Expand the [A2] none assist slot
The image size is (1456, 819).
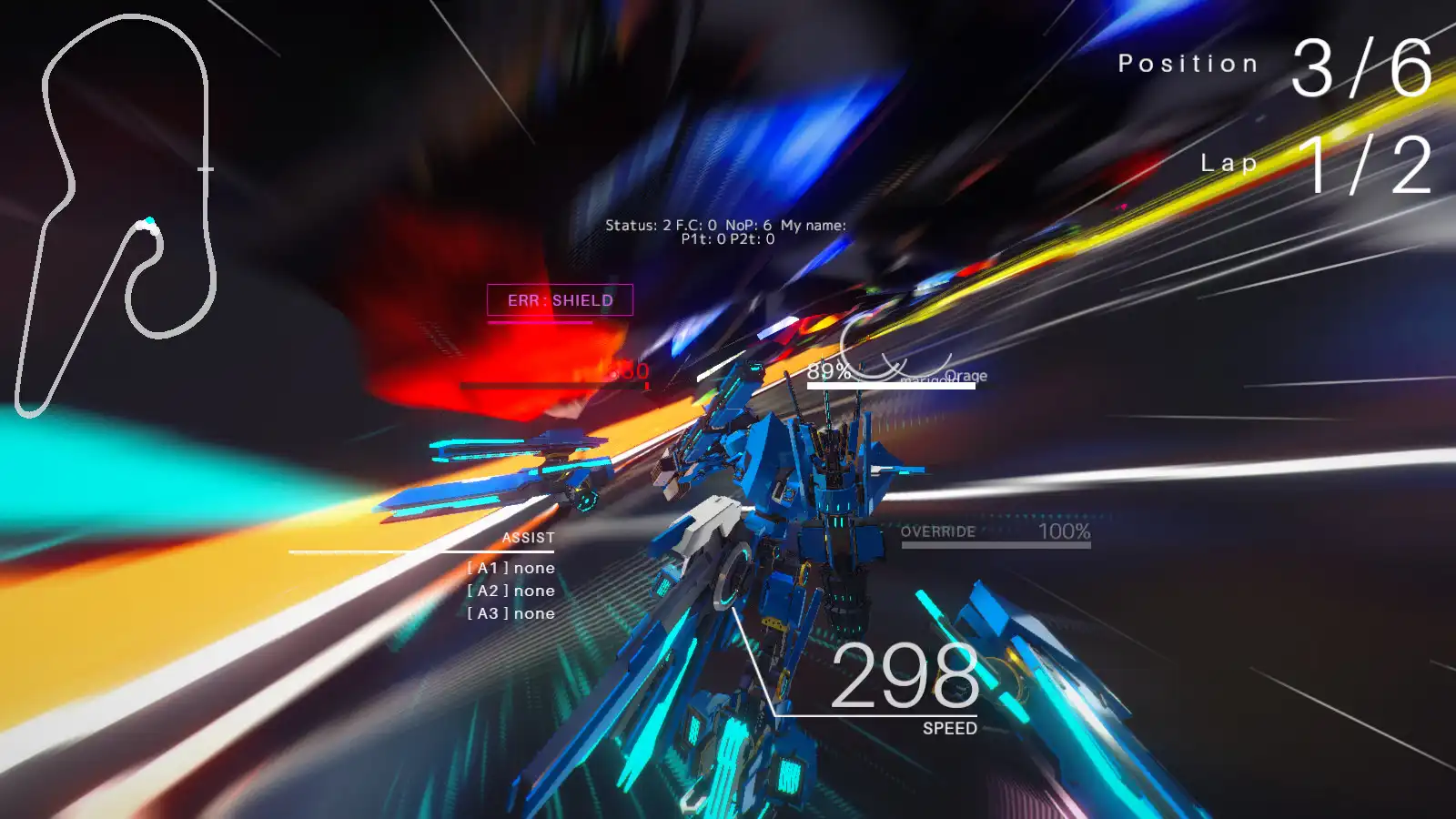pos(510,590)
